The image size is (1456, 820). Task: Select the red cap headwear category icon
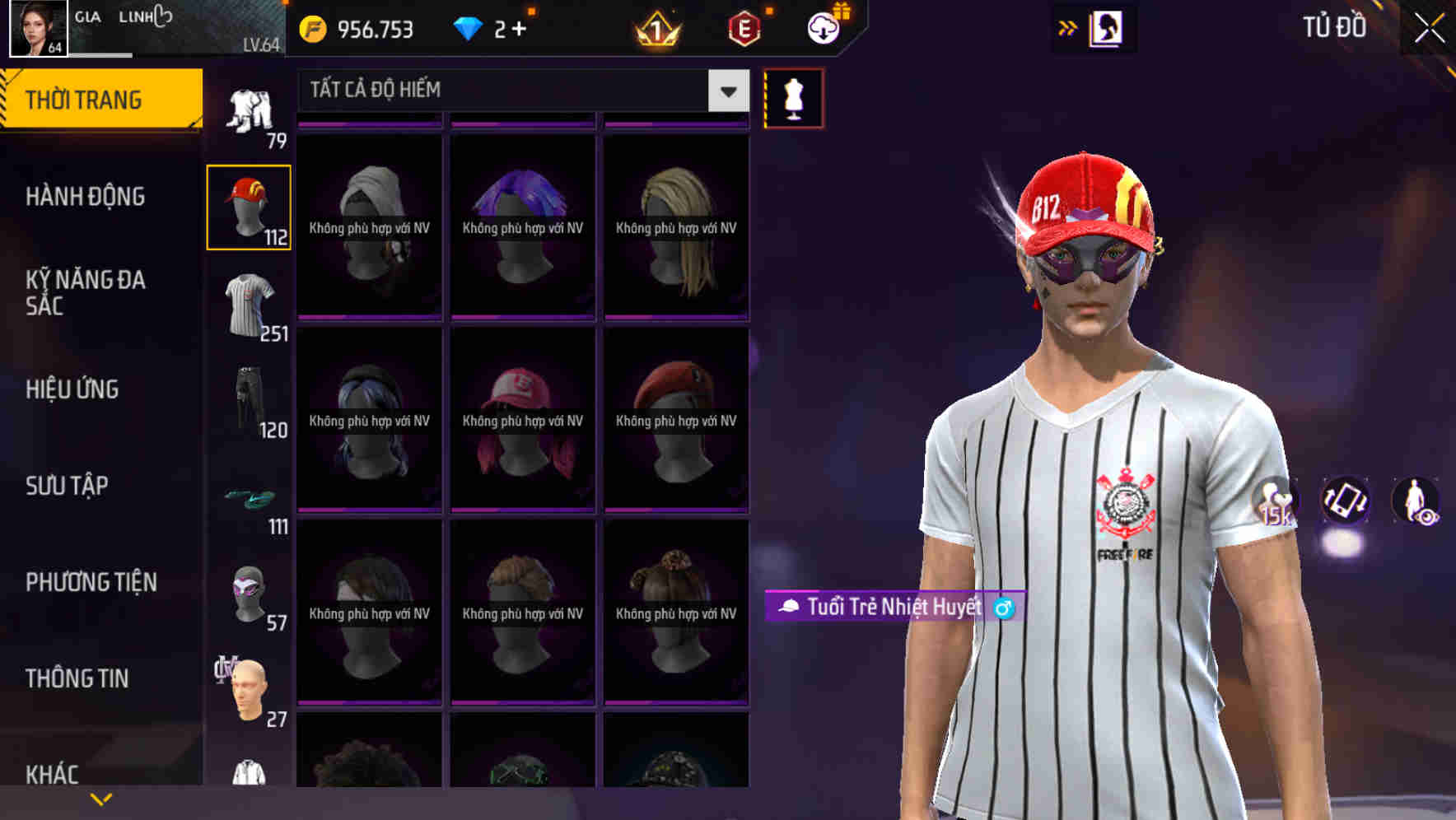pyautogui.click(x=250, y=207)
